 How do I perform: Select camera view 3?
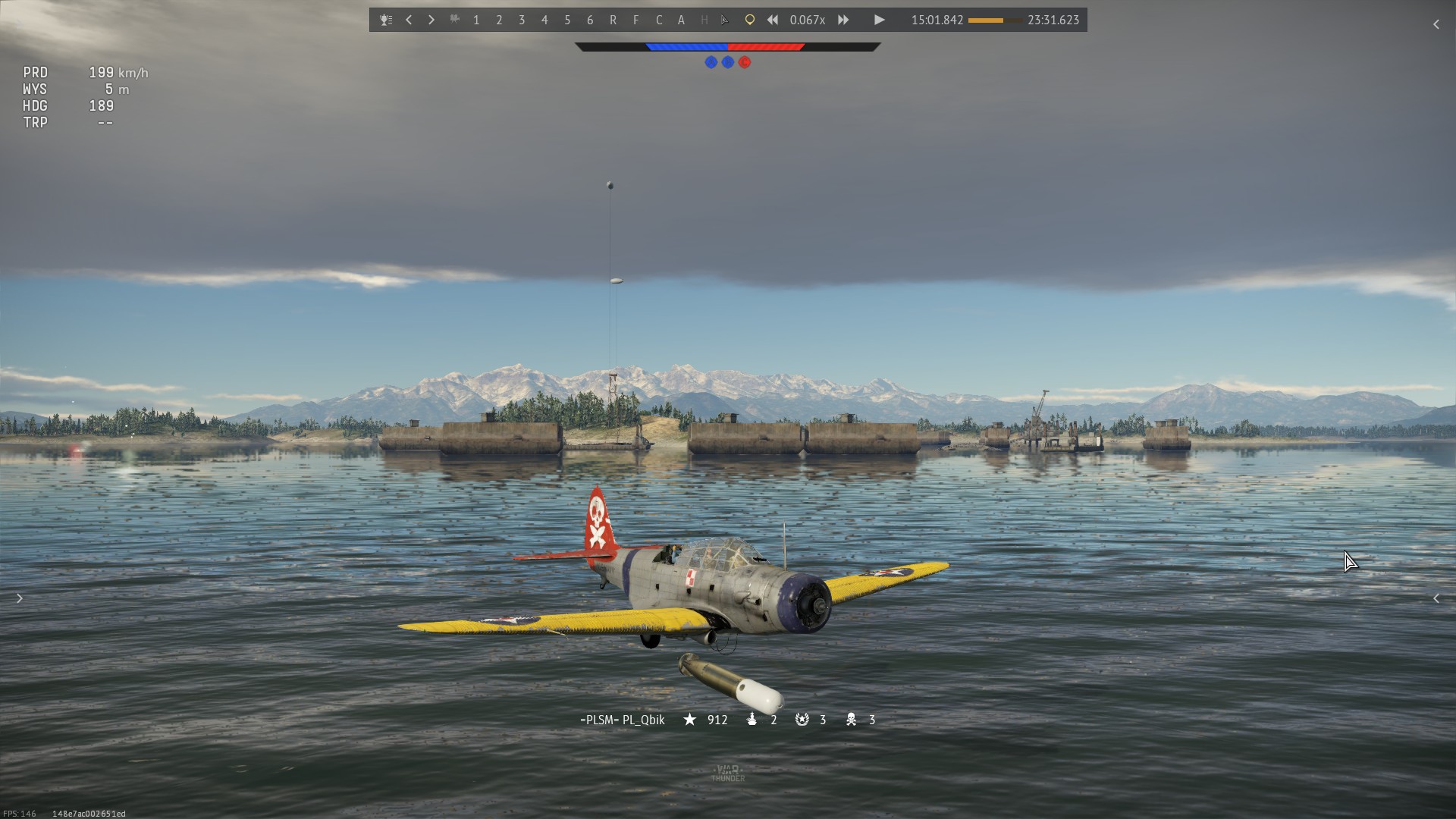point(522,20)
